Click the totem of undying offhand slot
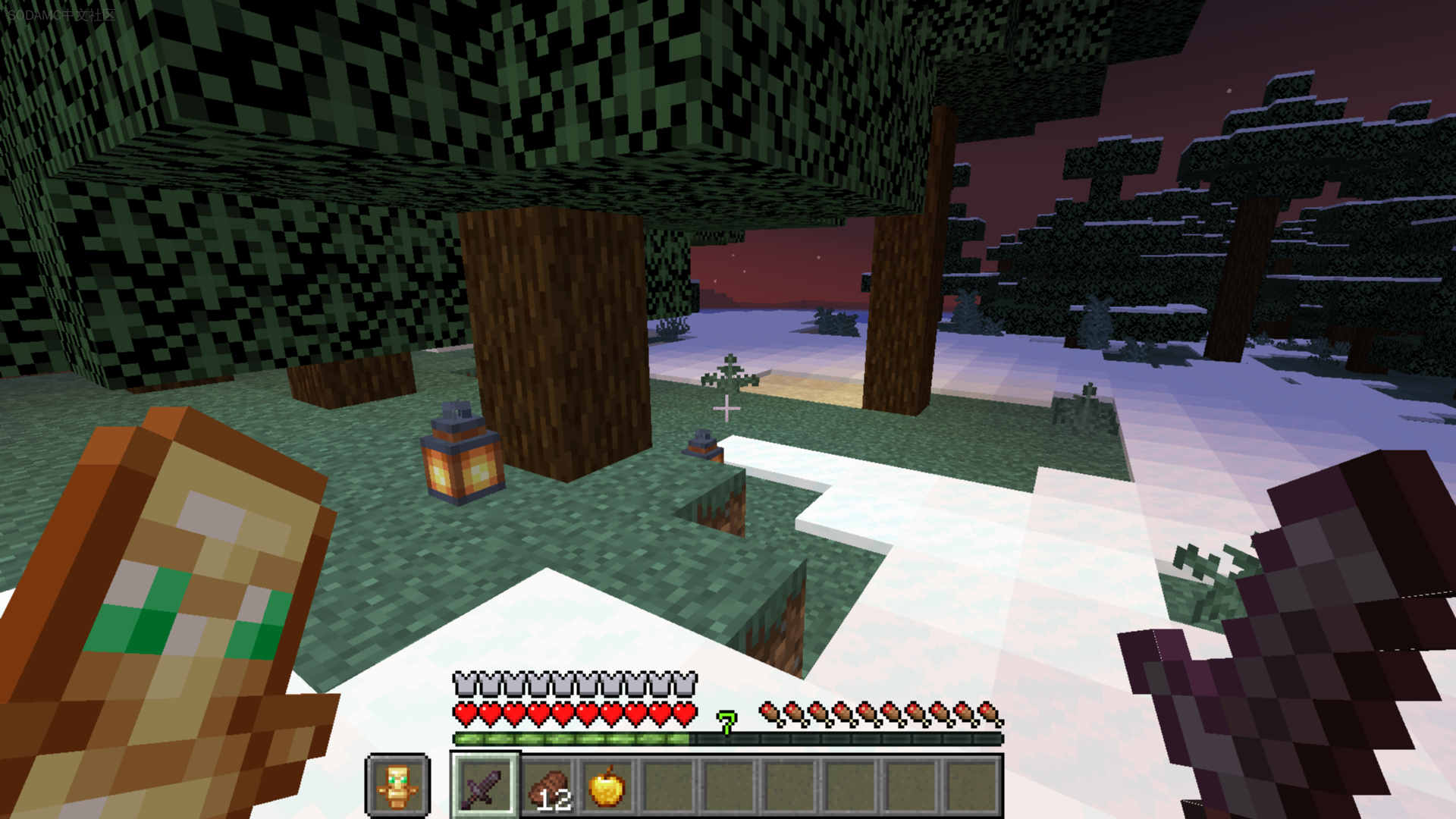1456x819 pixels. click(x=397, y=786)
